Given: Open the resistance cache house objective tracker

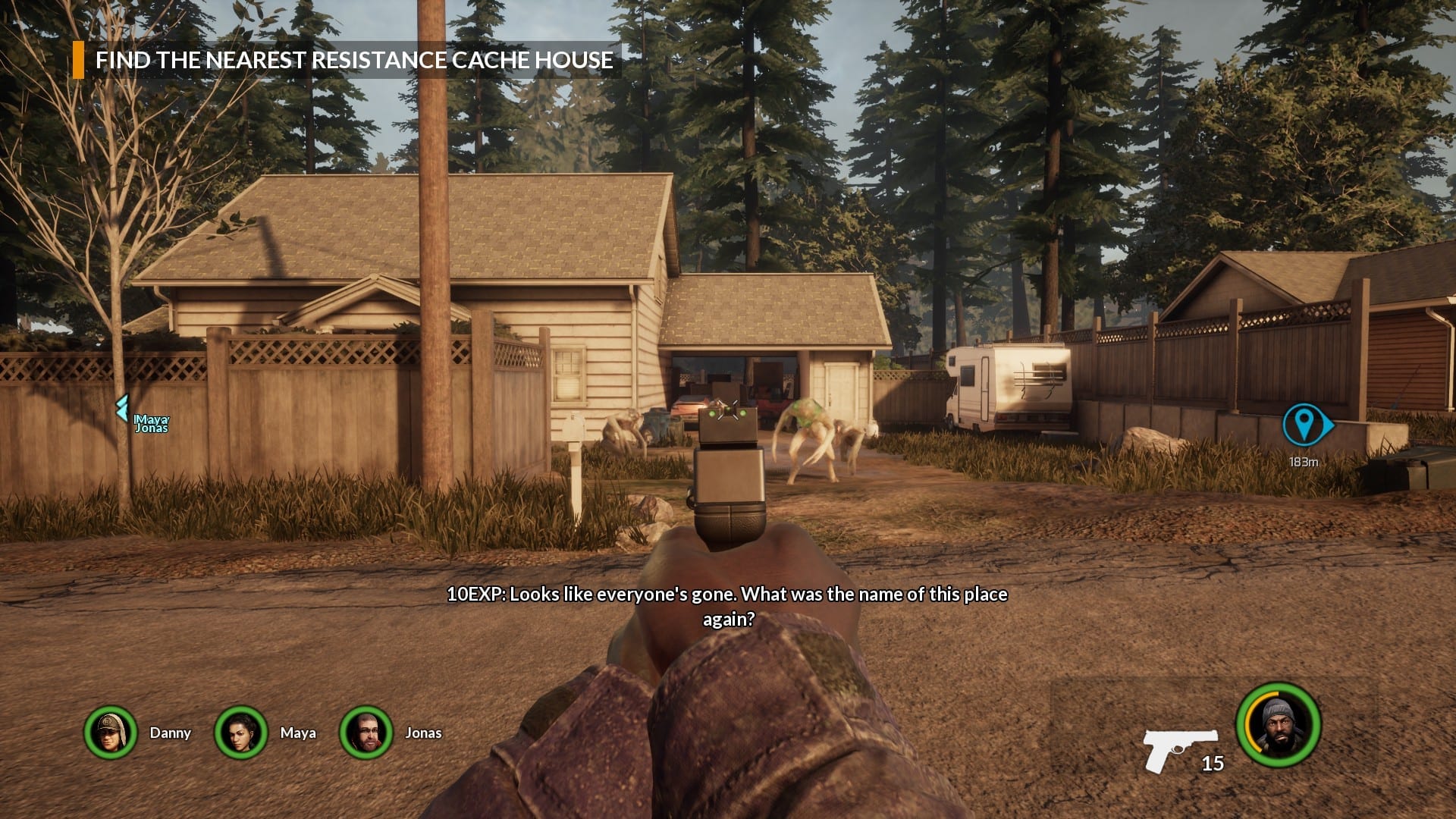Looking at the screenshot, I should [353, 60].
